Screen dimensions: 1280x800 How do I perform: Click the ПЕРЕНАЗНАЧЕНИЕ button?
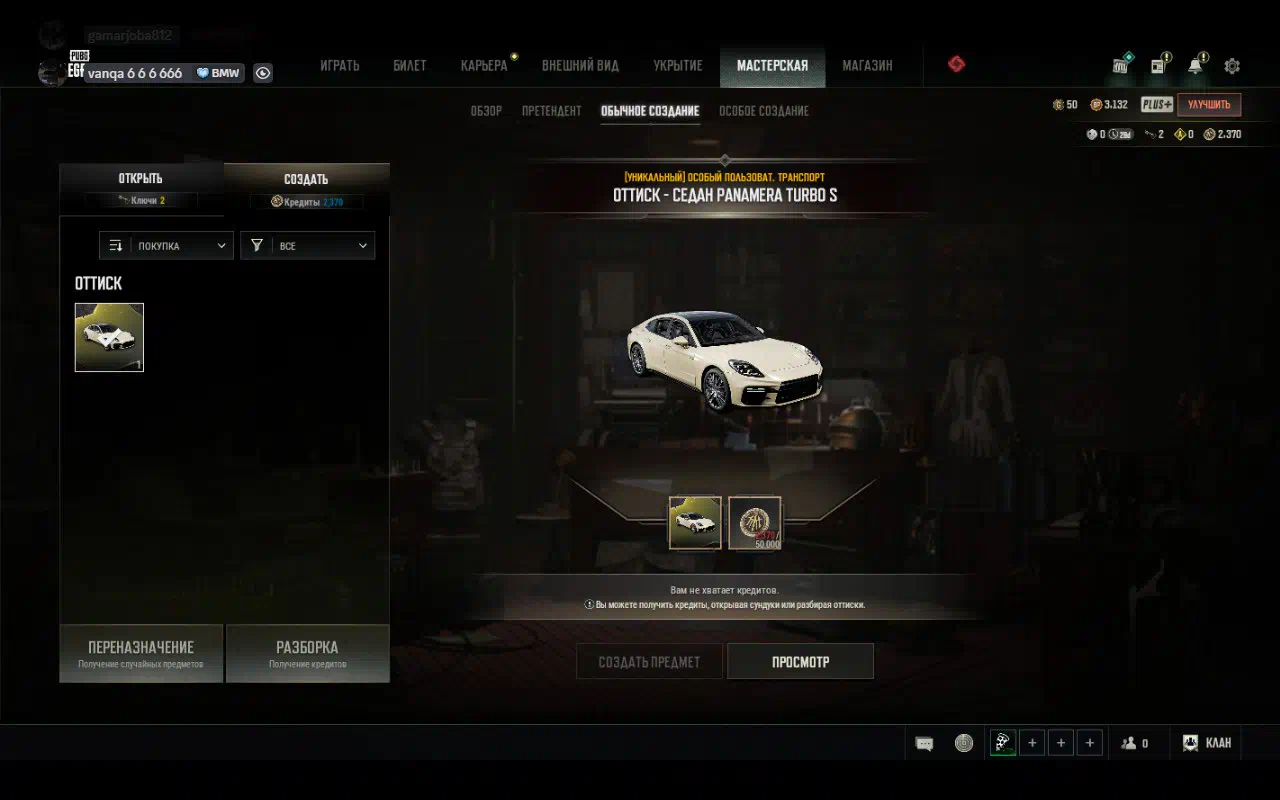coord(141,654)
